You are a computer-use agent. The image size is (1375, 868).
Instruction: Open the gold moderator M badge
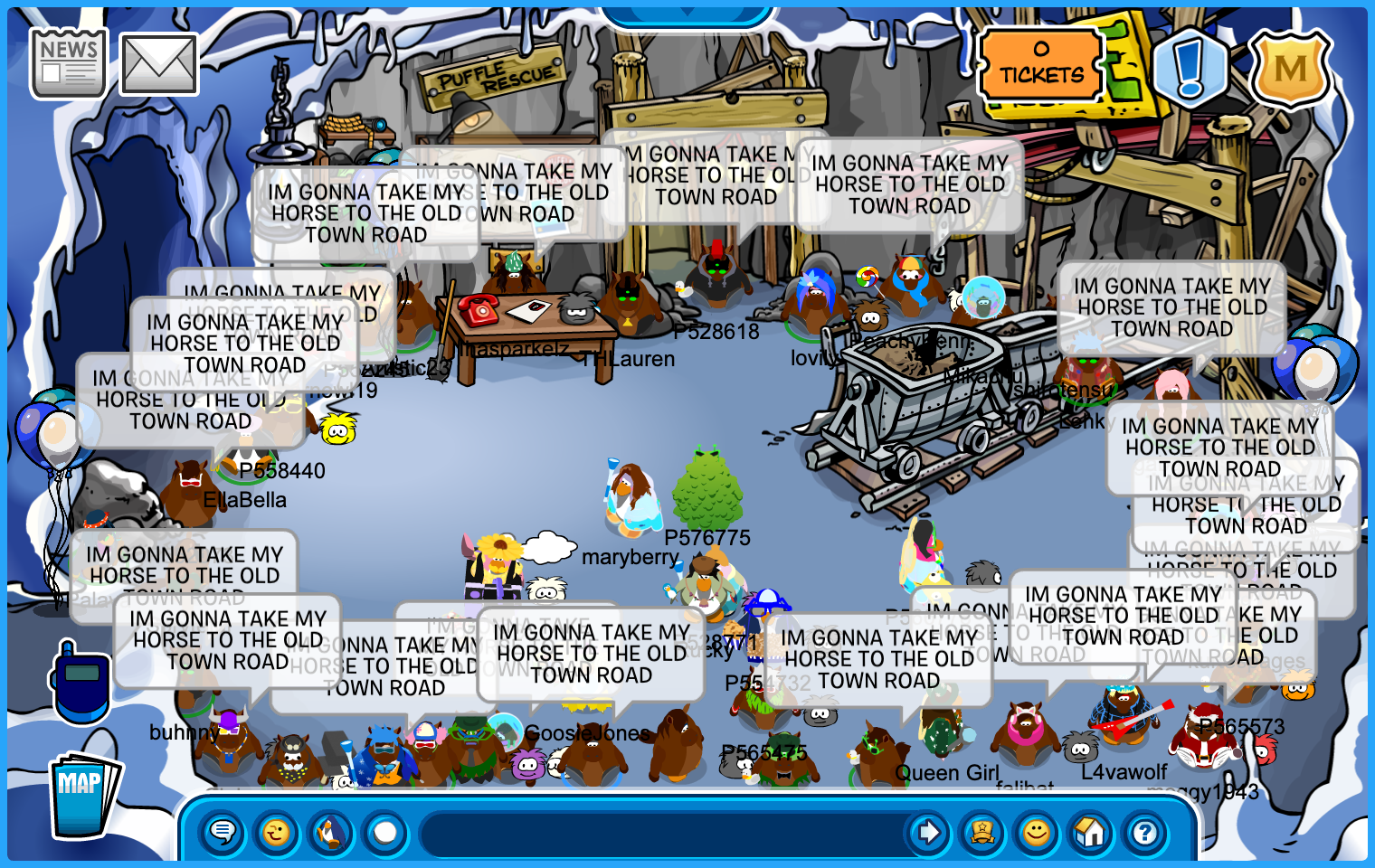tap(1290, 68)
